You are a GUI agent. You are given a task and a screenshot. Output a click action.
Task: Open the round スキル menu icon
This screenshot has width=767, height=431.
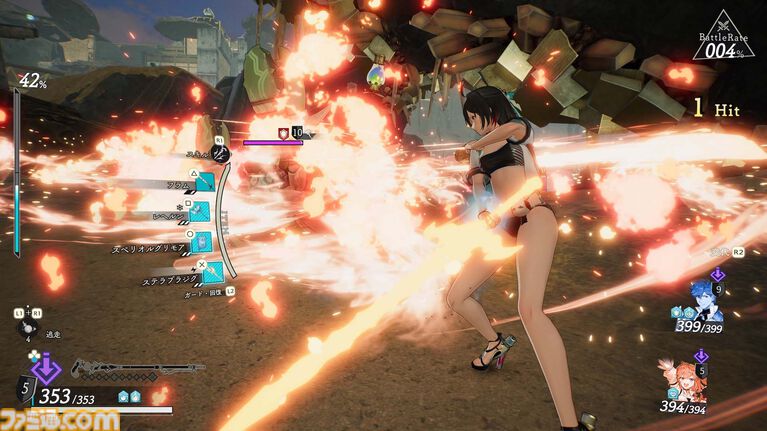click(x=222, y=153)
